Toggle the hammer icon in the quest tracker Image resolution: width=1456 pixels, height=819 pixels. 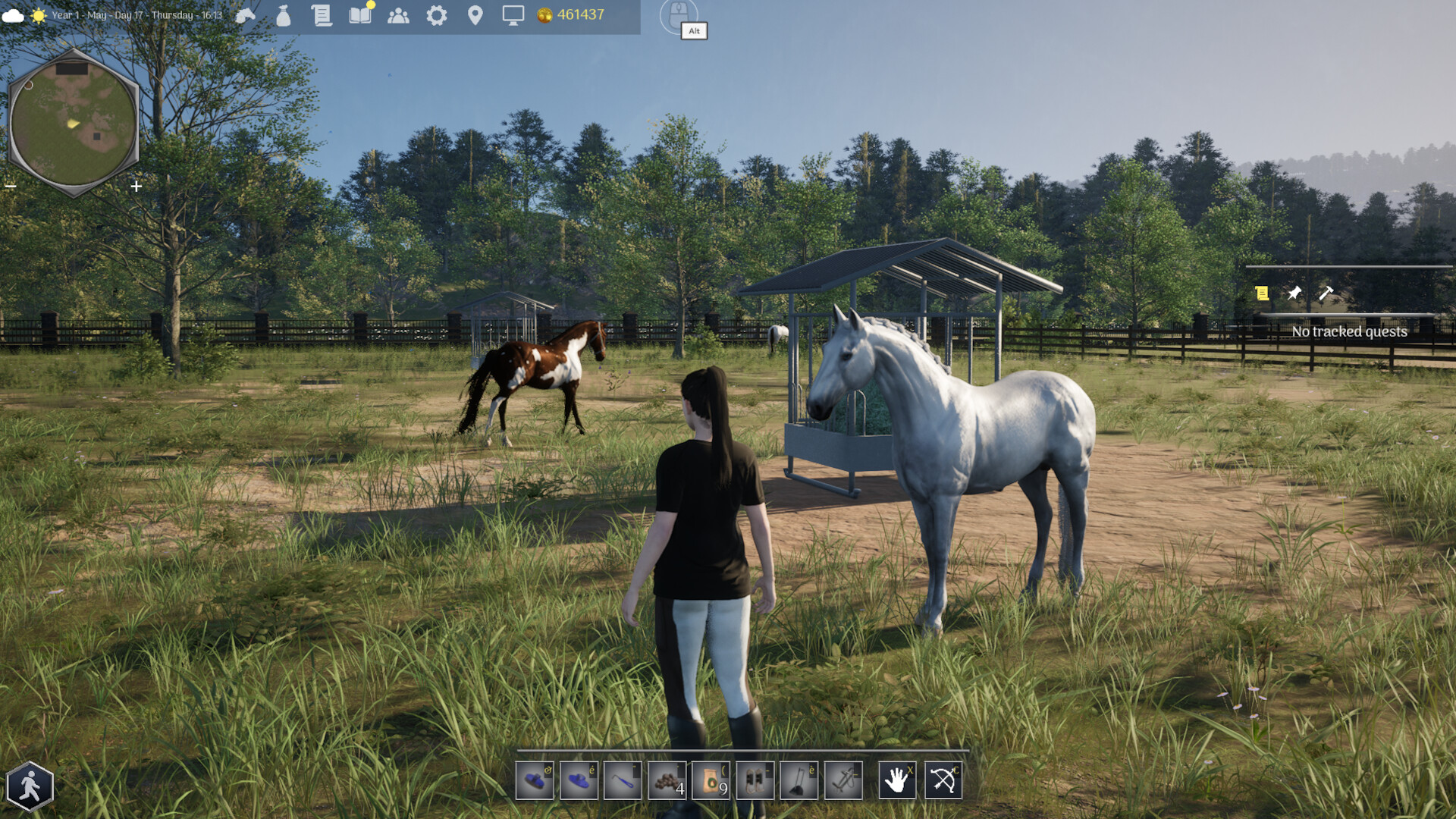coord(1327,294)
